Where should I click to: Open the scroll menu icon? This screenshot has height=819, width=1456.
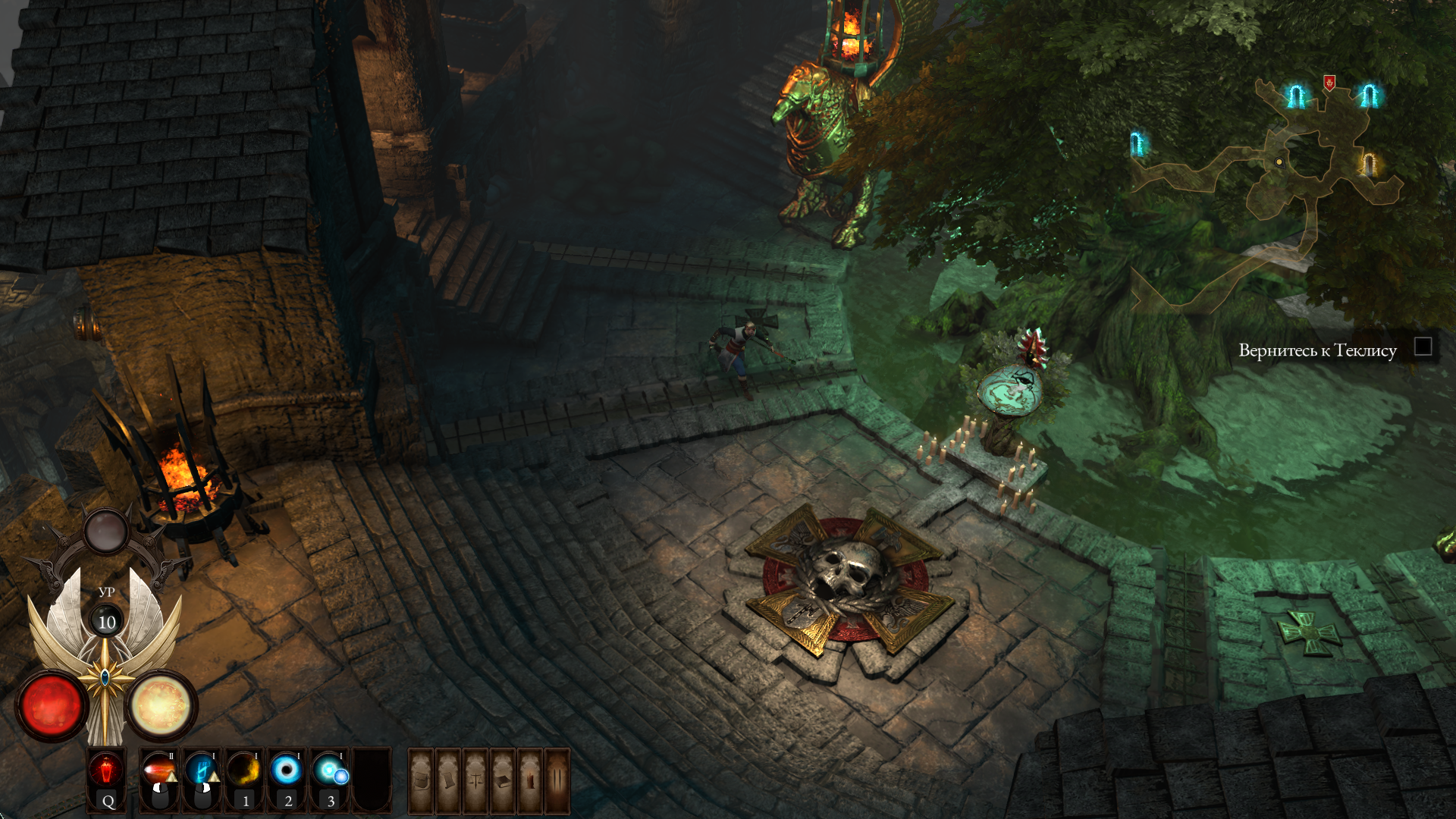pyautogui.click(x=448, y=780)
